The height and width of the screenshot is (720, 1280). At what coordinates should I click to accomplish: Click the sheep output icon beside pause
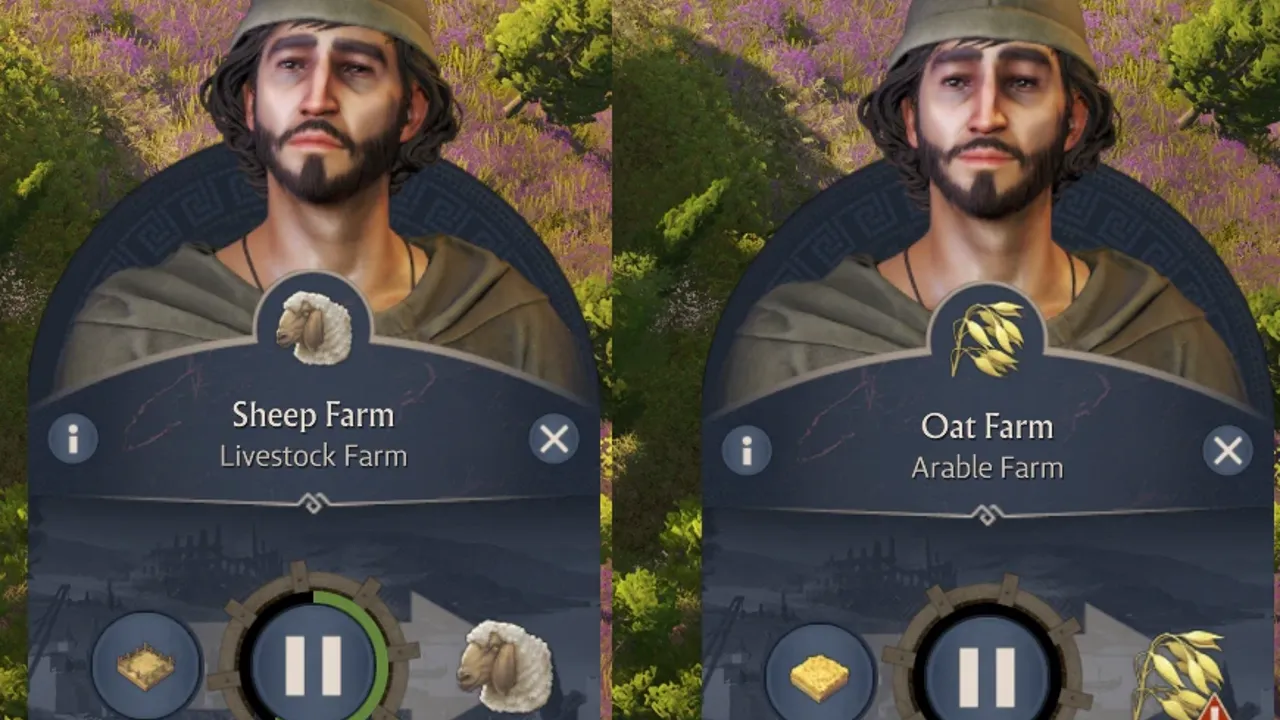[504, 663]
